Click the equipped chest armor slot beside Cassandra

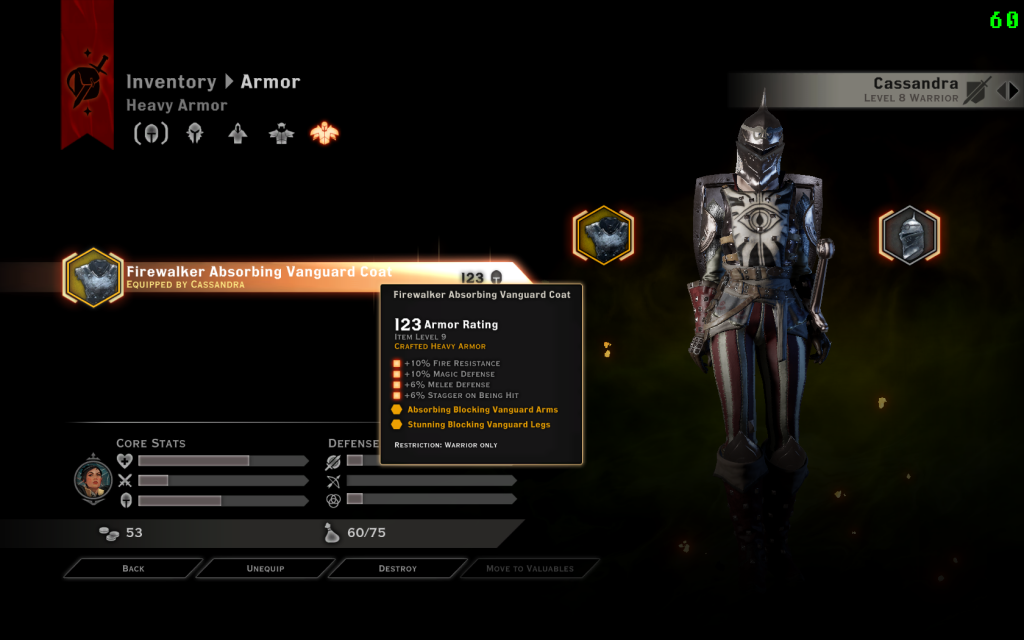tap(603, 236)
